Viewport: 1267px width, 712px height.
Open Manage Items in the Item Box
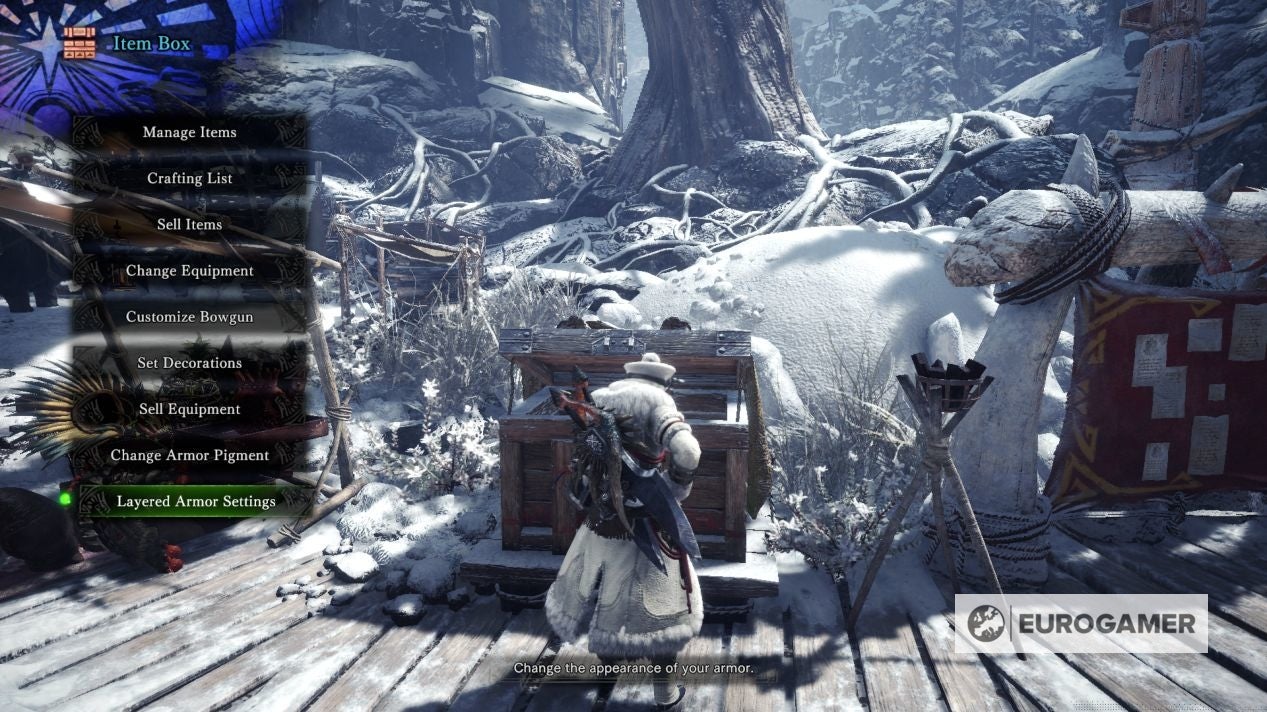coord(190,132)
